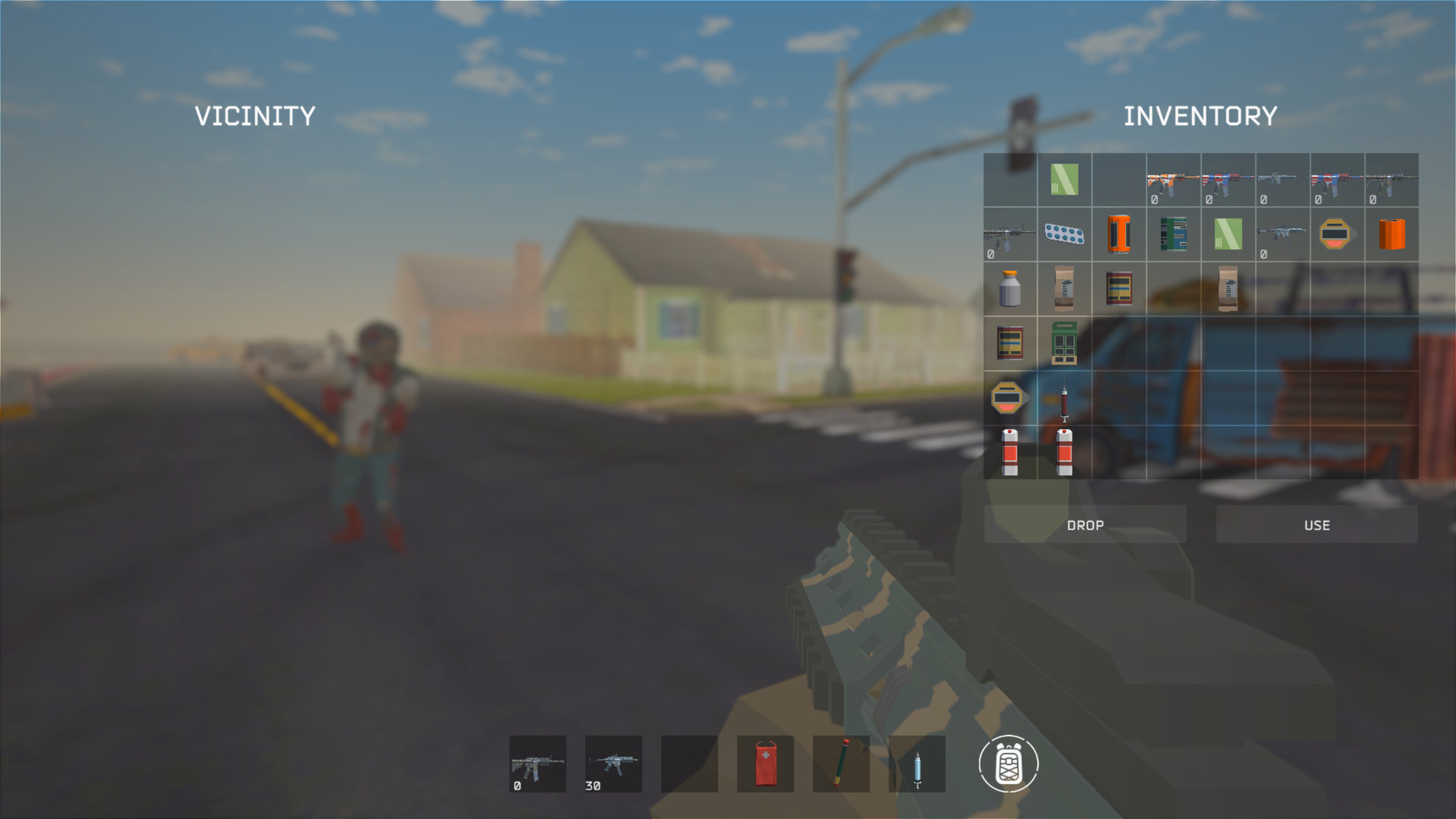Select the rifle with 30 ammo in hotbar
Screen dimensions: 1456x819
[613, 764]
